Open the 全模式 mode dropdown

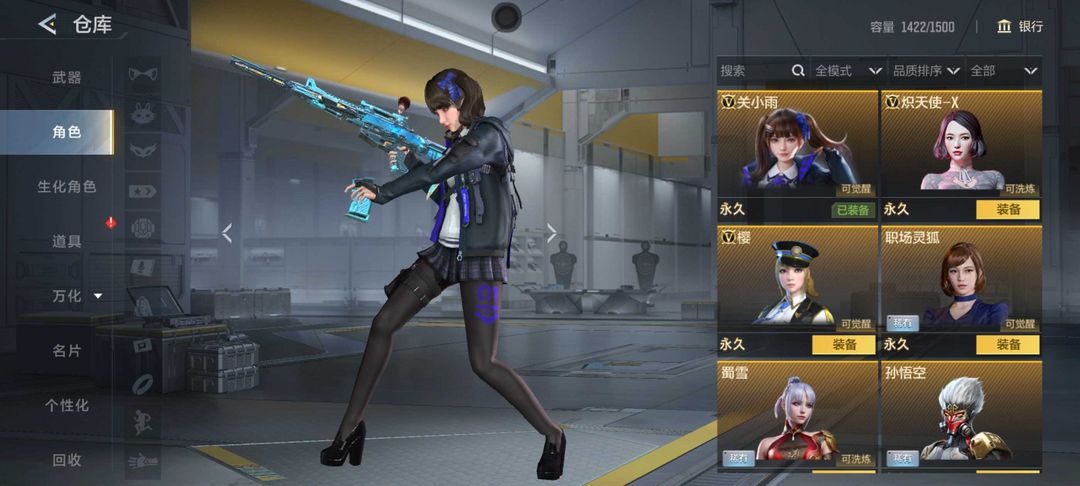tap(847, 71)
